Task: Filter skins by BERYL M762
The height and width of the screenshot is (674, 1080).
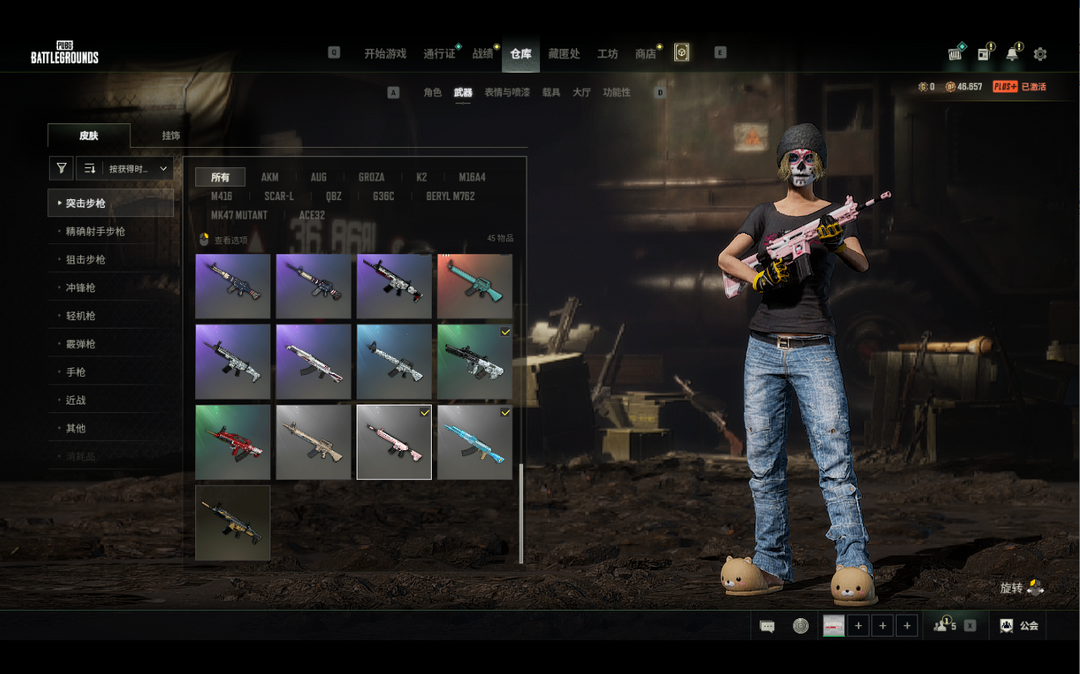Action: [450, 197]
